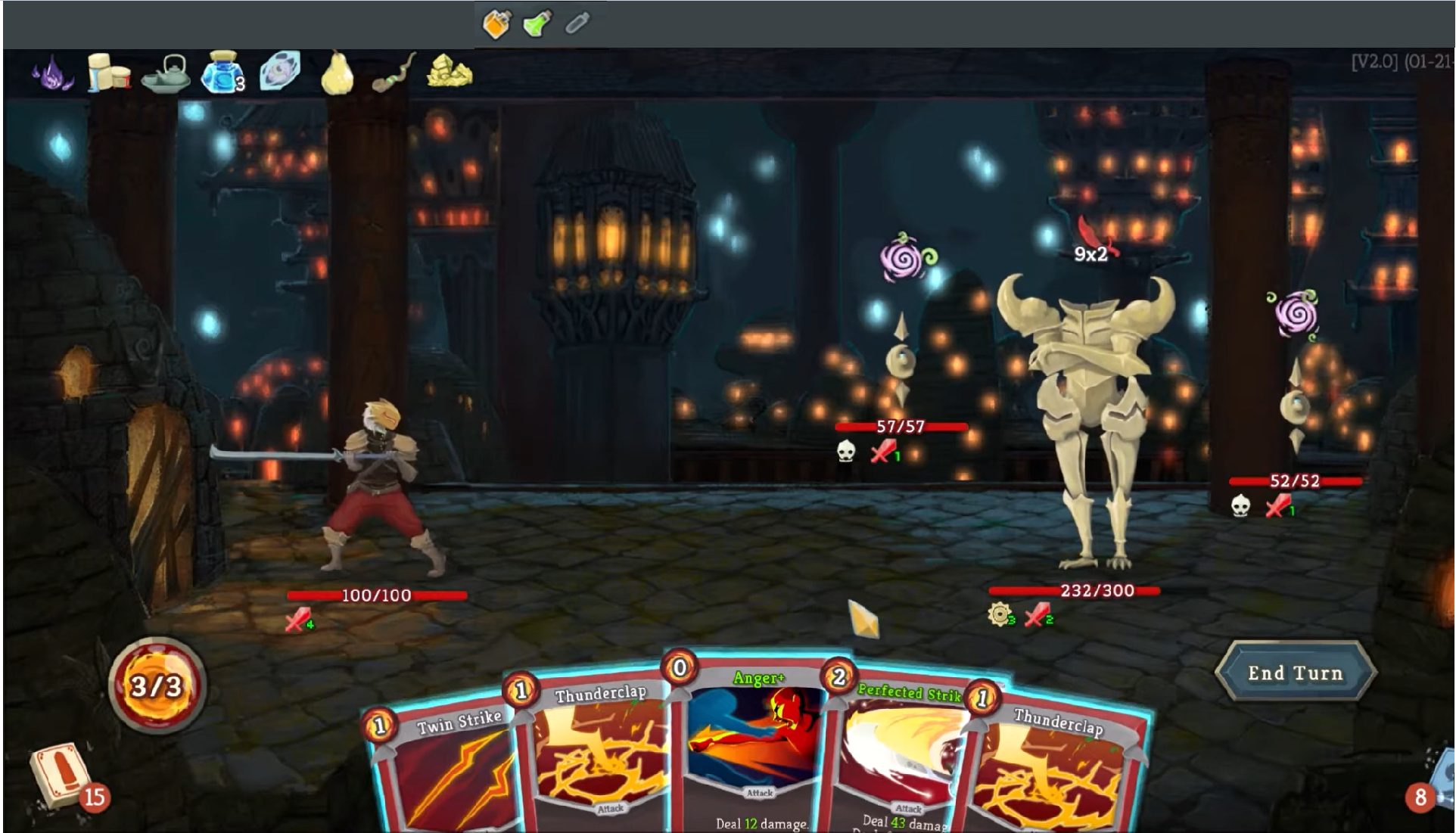The width and height of the screenshot is (1456, 833).
Task: Click the empty potion slot
Action: [x=577, y=24]
